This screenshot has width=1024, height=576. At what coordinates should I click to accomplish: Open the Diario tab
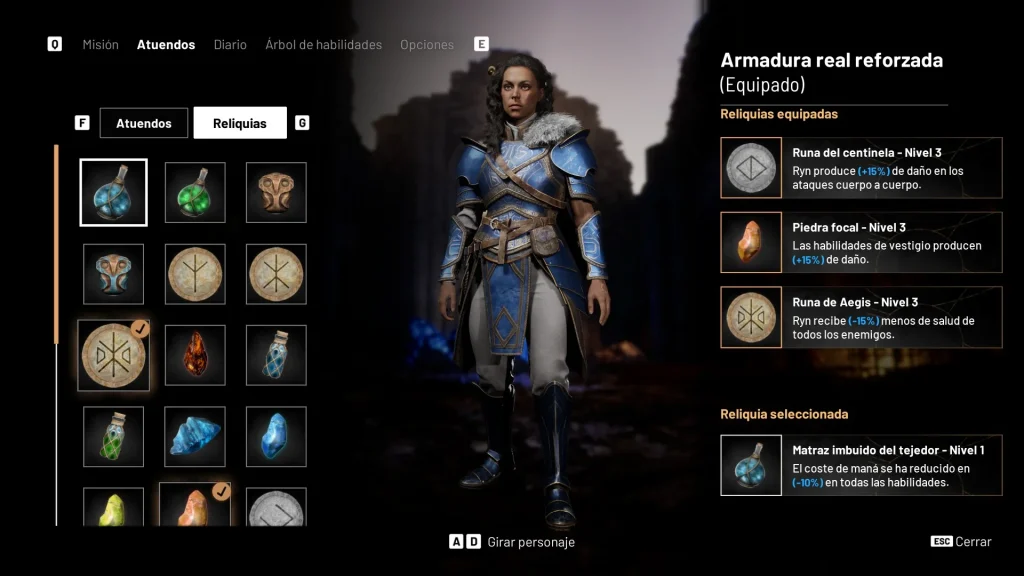click(230, 45)
